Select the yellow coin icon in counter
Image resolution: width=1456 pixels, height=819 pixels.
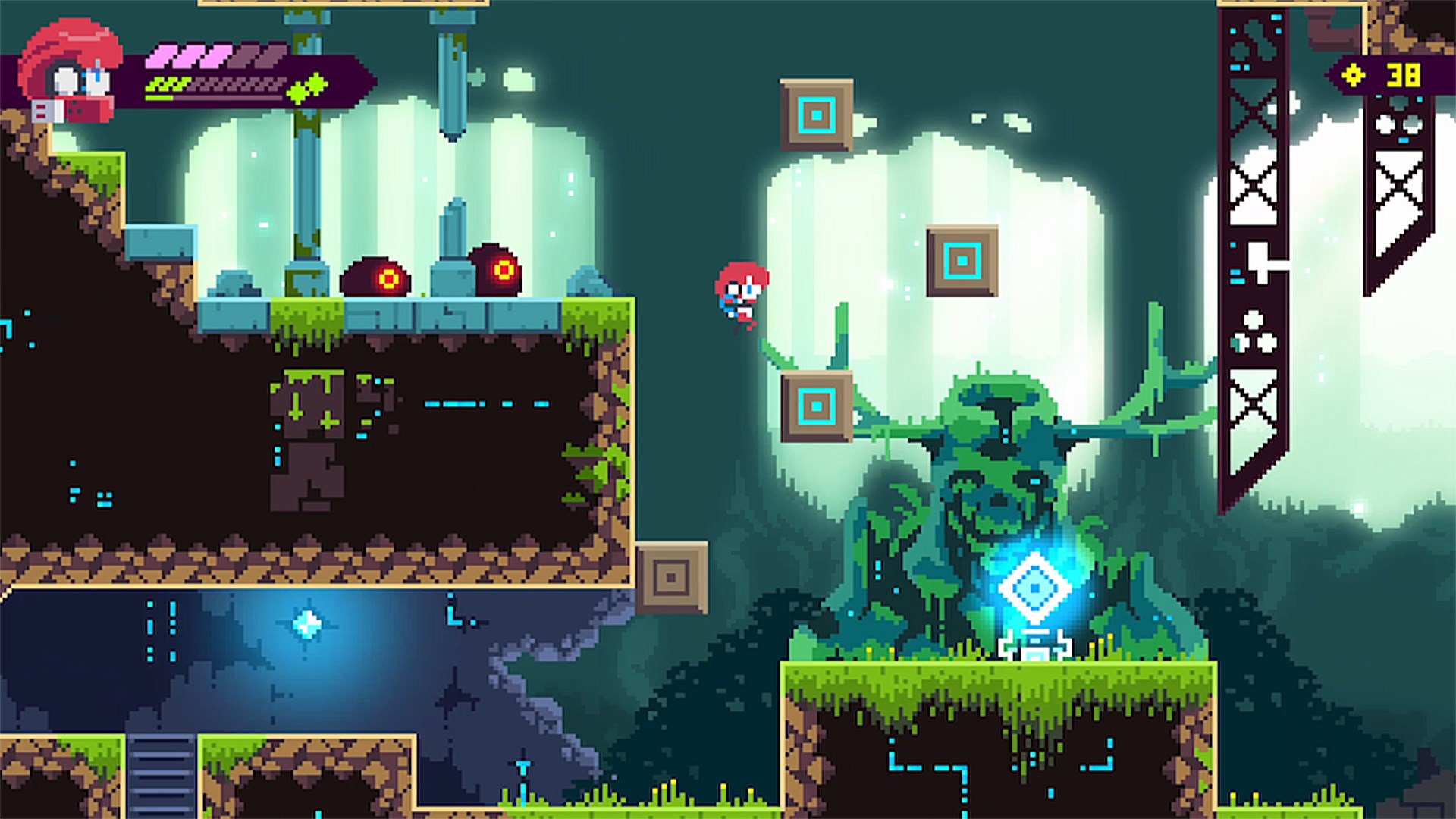(x=1354, y=76)
